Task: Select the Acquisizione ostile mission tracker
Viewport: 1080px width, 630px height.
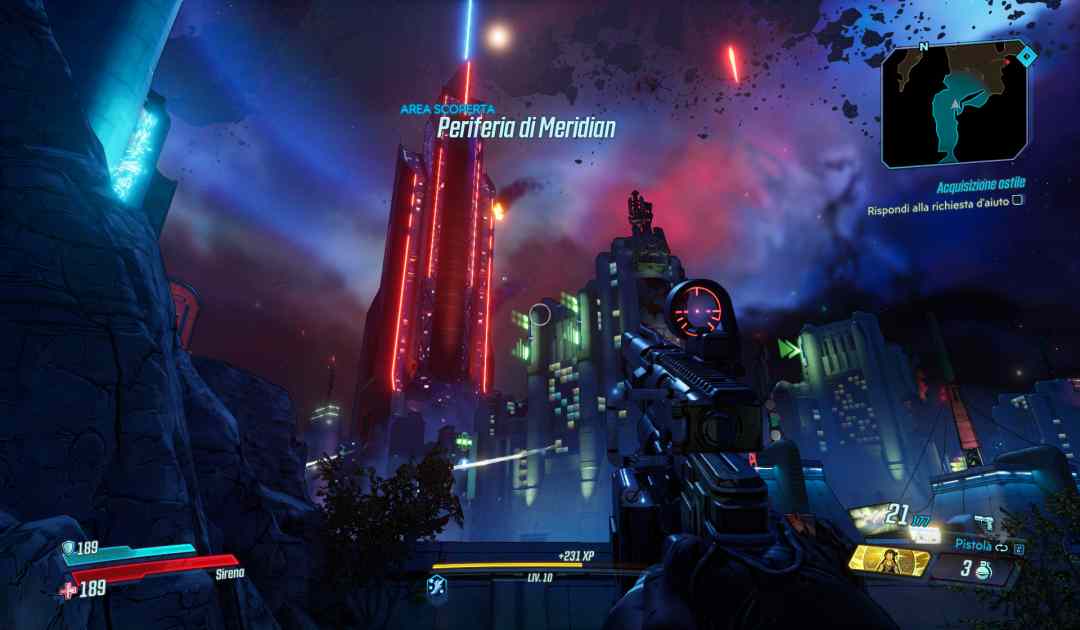Action: (x=980, y=184)
